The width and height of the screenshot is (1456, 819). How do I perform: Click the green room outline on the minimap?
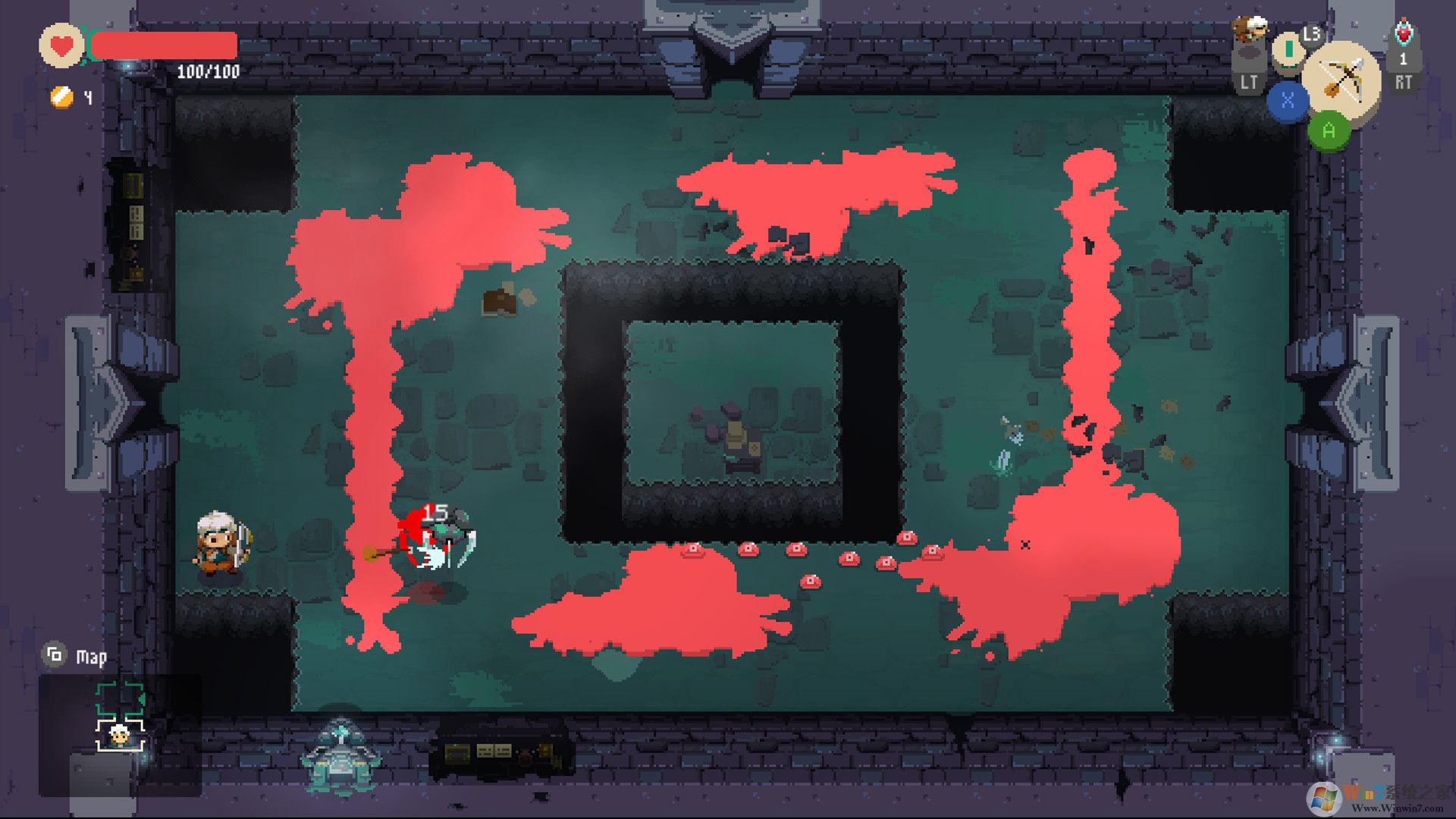coord(118,698)
